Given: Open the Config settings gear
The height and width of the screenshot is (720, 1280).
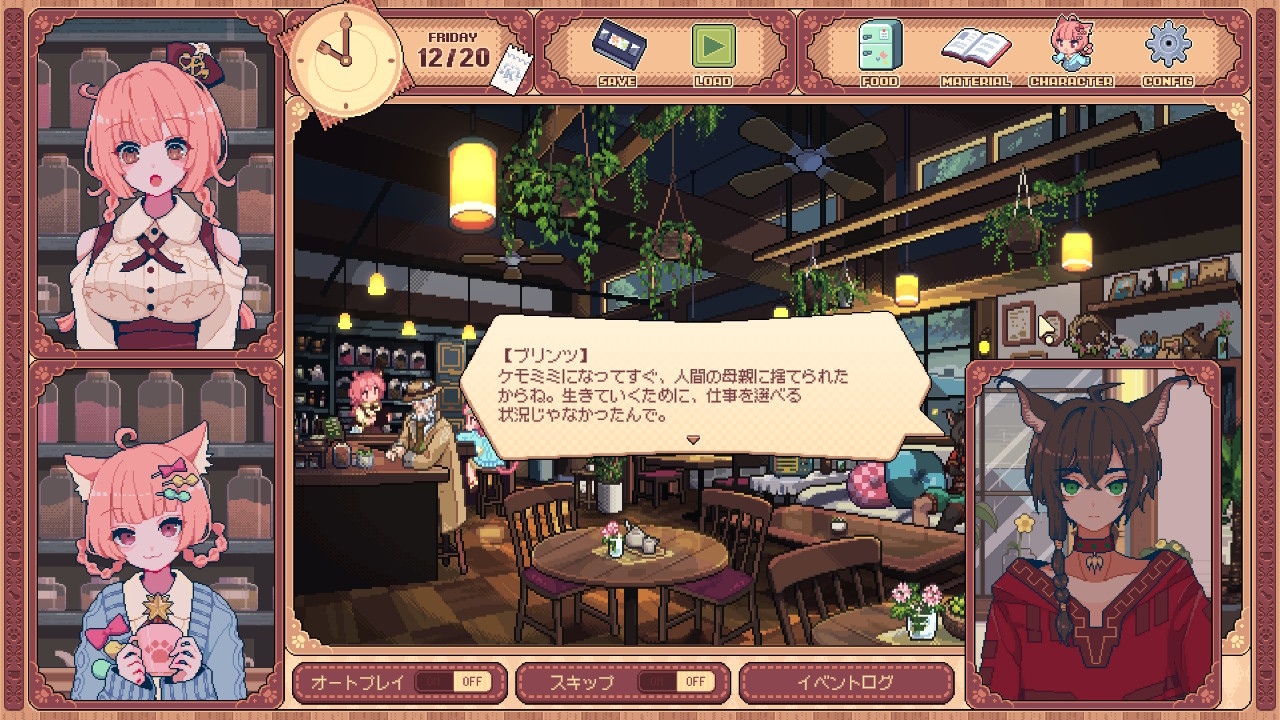Looking at the screenshot, I should [x=1166, y=48].
